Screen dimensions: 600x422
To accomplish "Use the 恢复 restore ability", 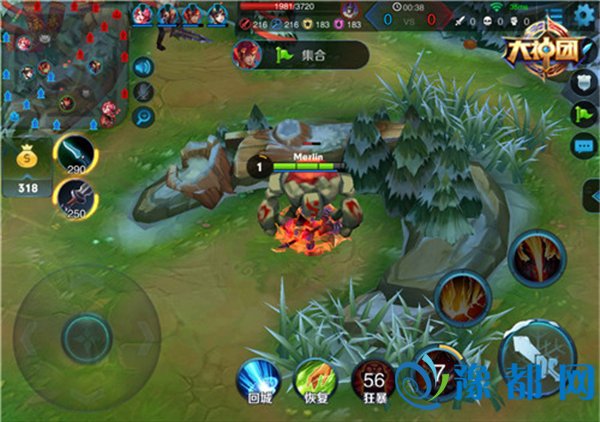I will pos(315,382).
